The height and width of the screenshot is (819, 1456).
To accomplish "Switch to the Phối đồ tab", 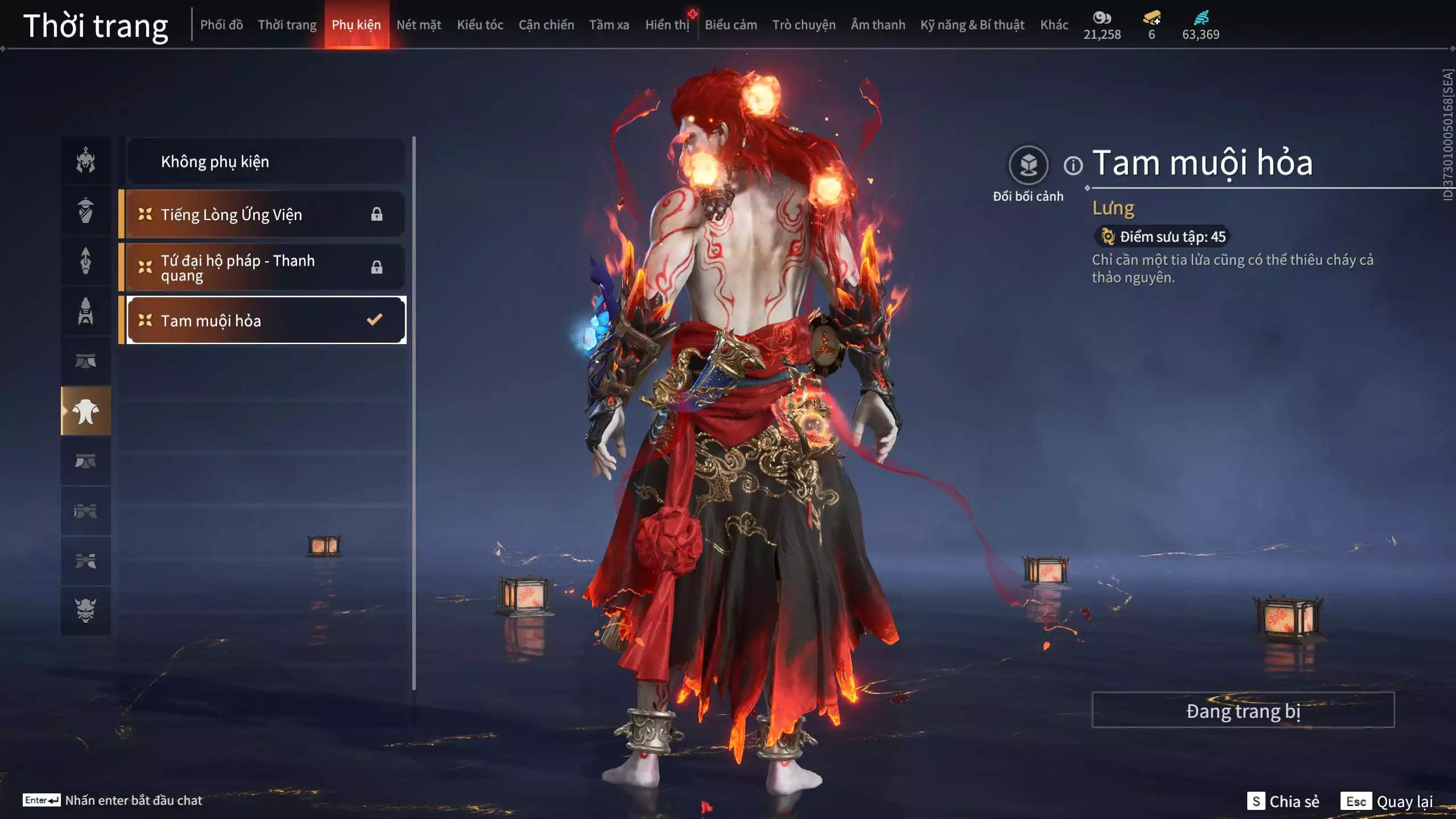I will click(221, 24).
